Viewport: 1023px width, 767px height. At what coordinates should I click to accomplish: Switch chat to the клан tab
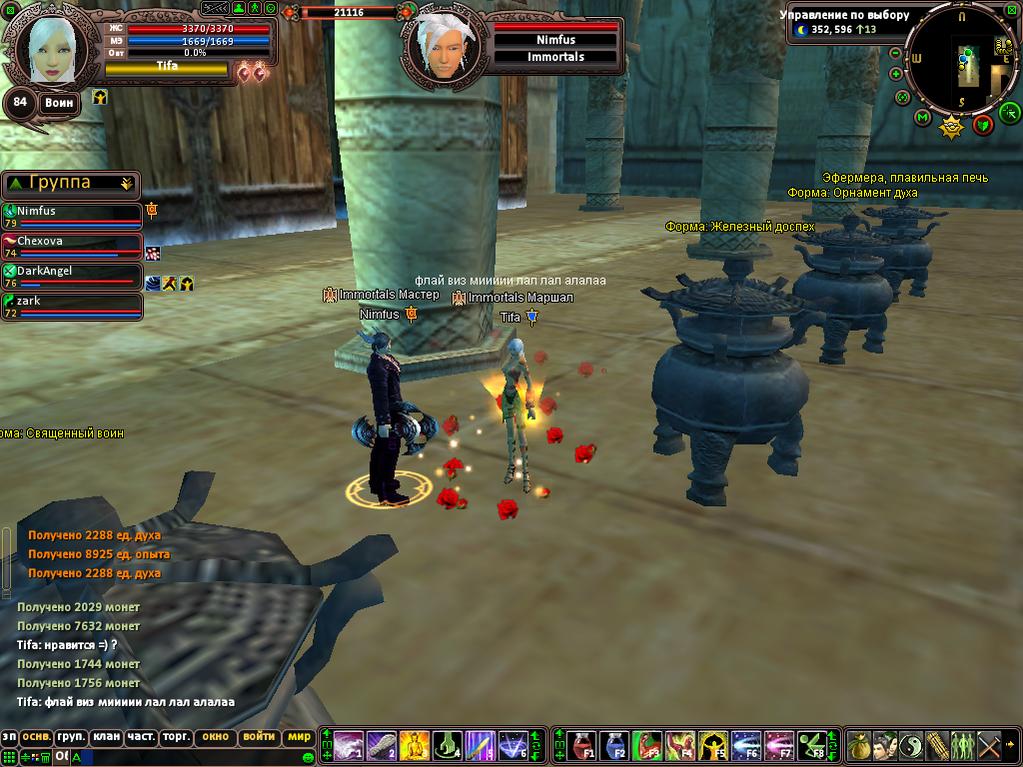pyautogui.click(x=105, y=737)
